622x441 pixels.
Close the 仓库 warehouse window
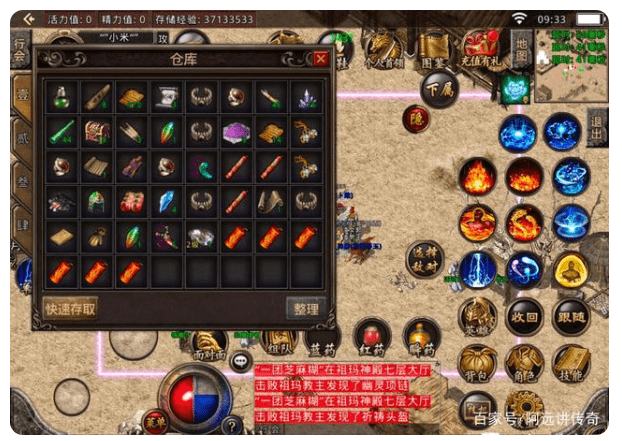pyautogui.click(x=320, y=59)
